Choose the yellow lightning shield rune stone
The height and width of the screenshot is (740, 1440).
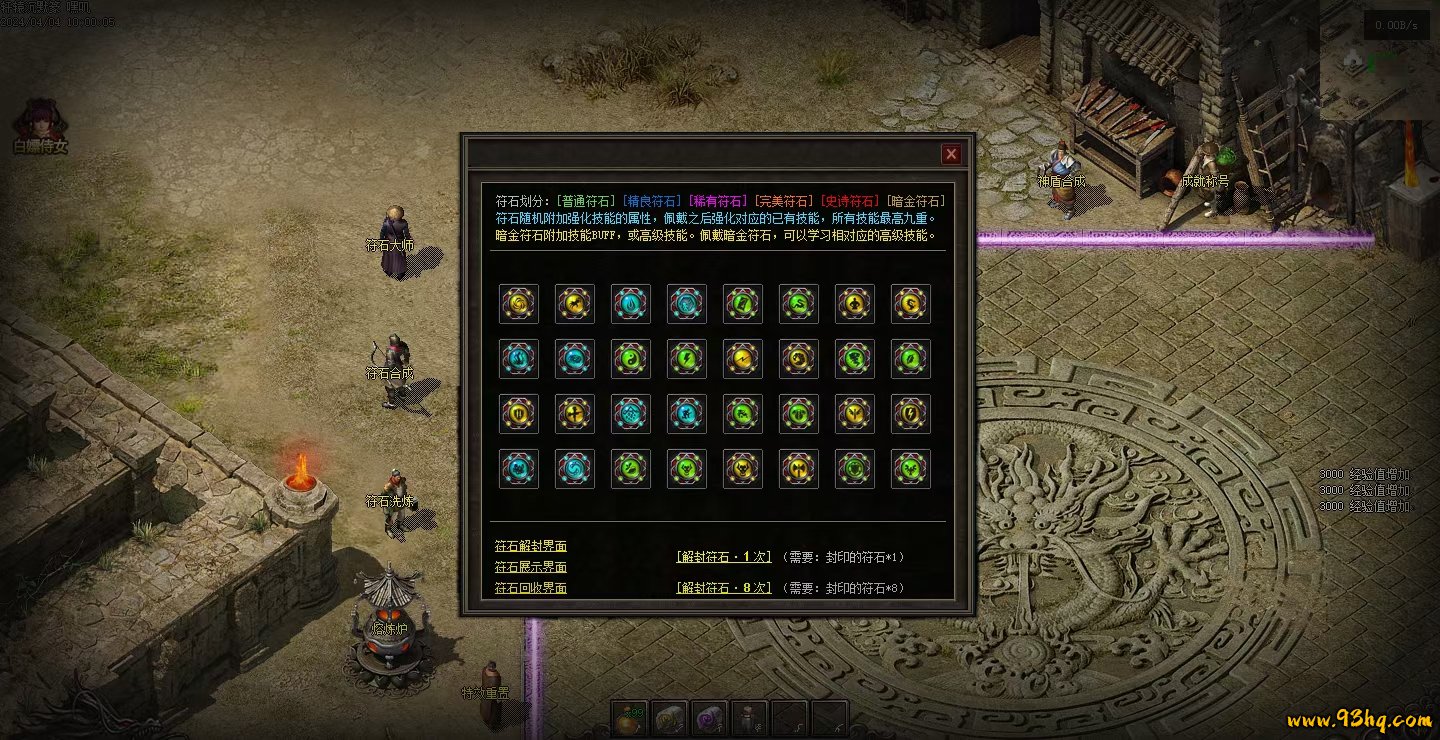(911, 414)
